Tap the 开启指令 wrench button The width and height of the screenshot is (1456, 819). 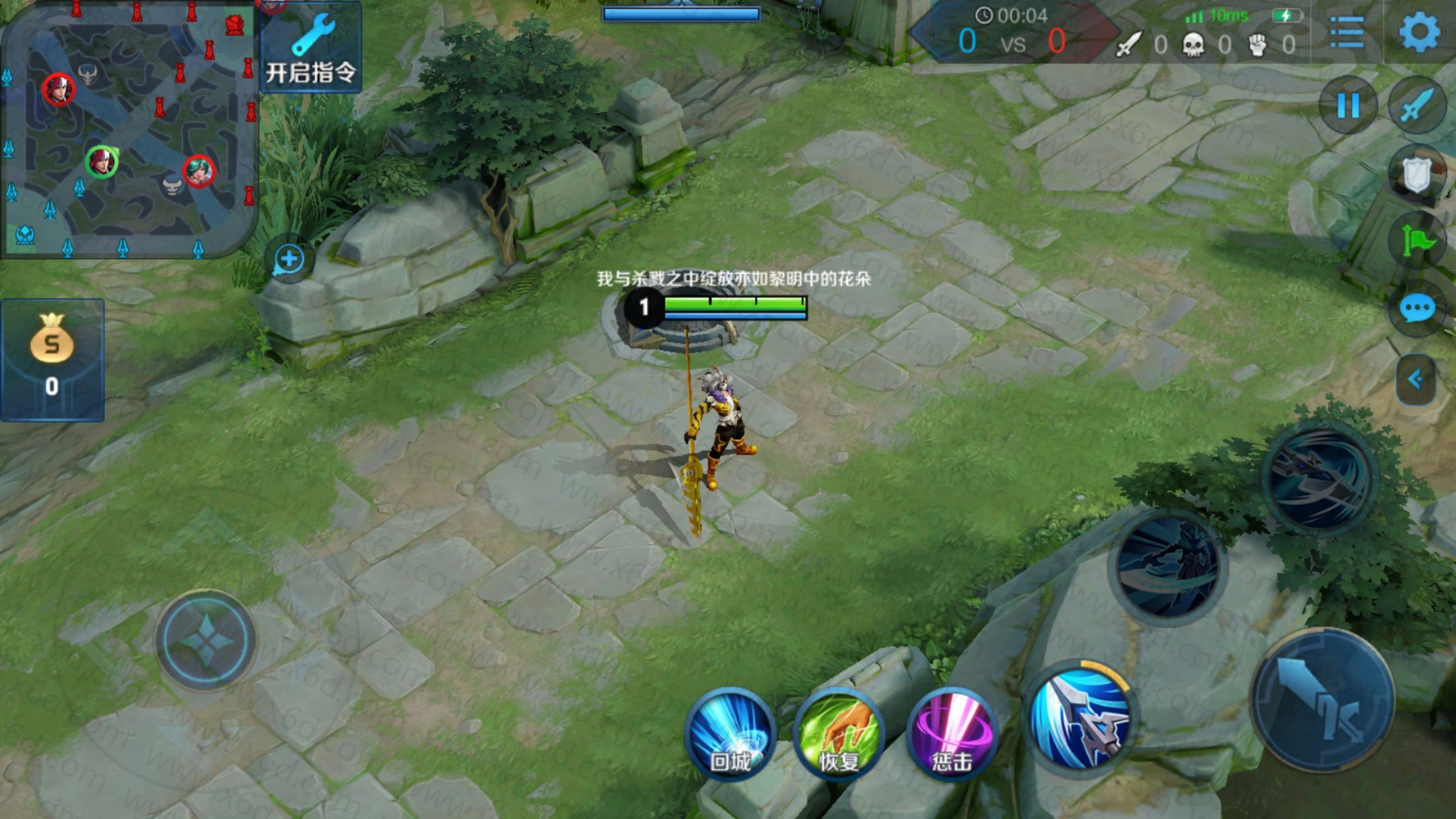pyautogui.click(x=311, y=47)
